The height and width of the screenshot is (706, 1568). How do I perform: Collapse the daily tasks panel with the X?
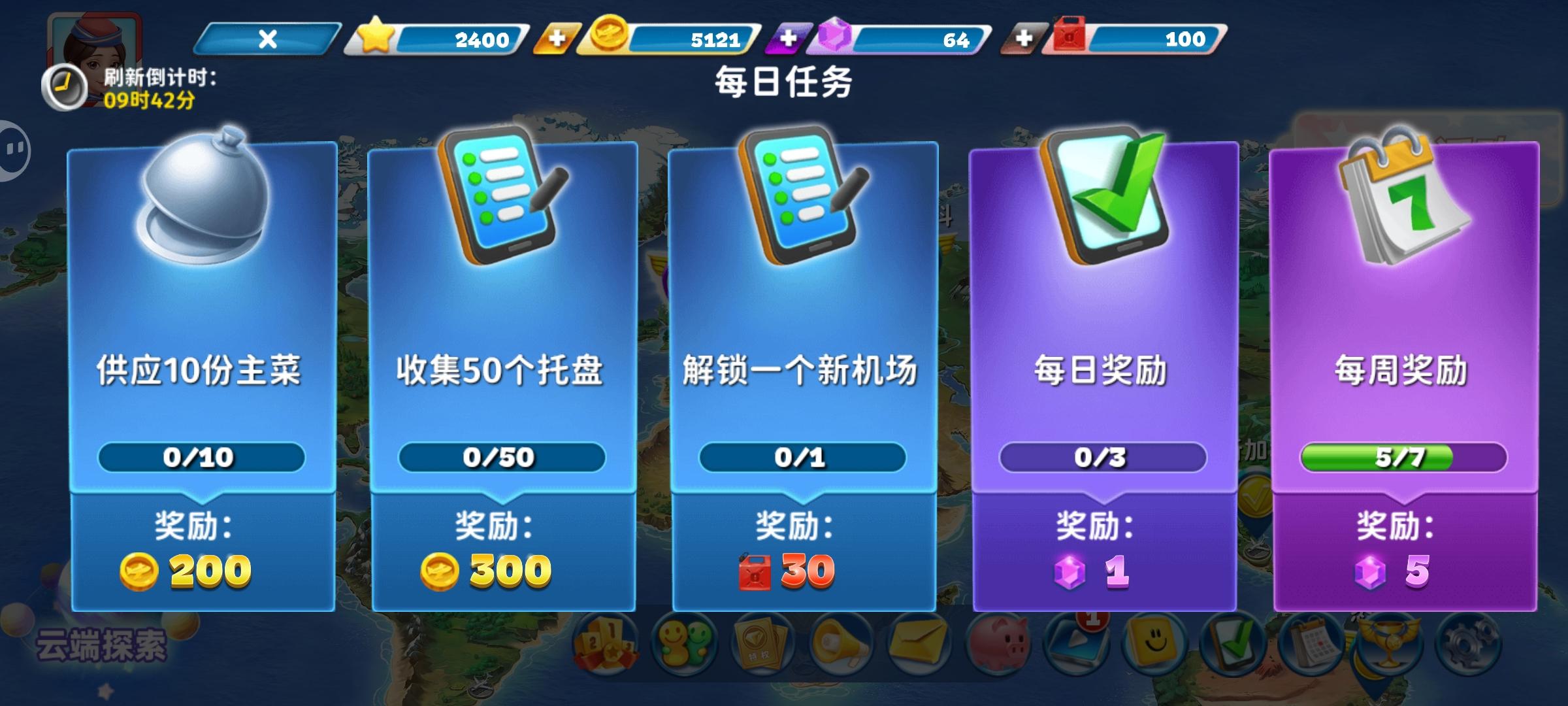268,38
